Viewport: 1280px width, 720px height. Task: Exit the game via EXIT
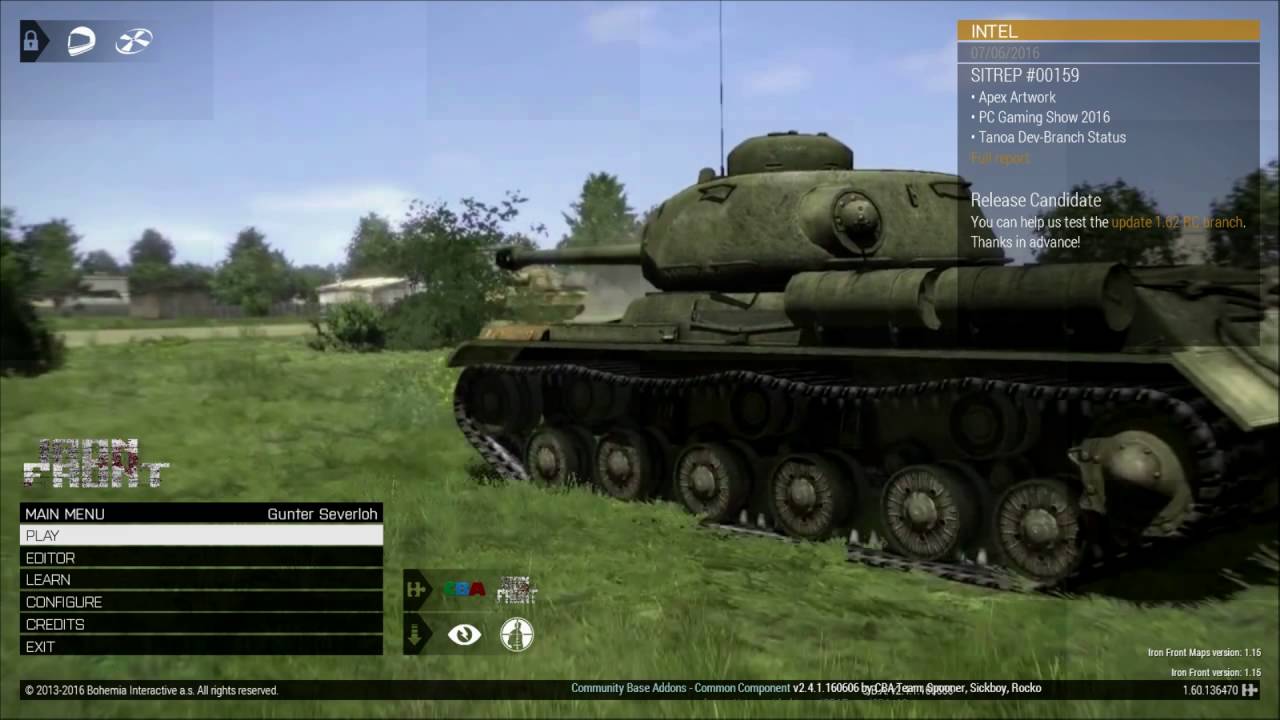(x=200, y=647)
